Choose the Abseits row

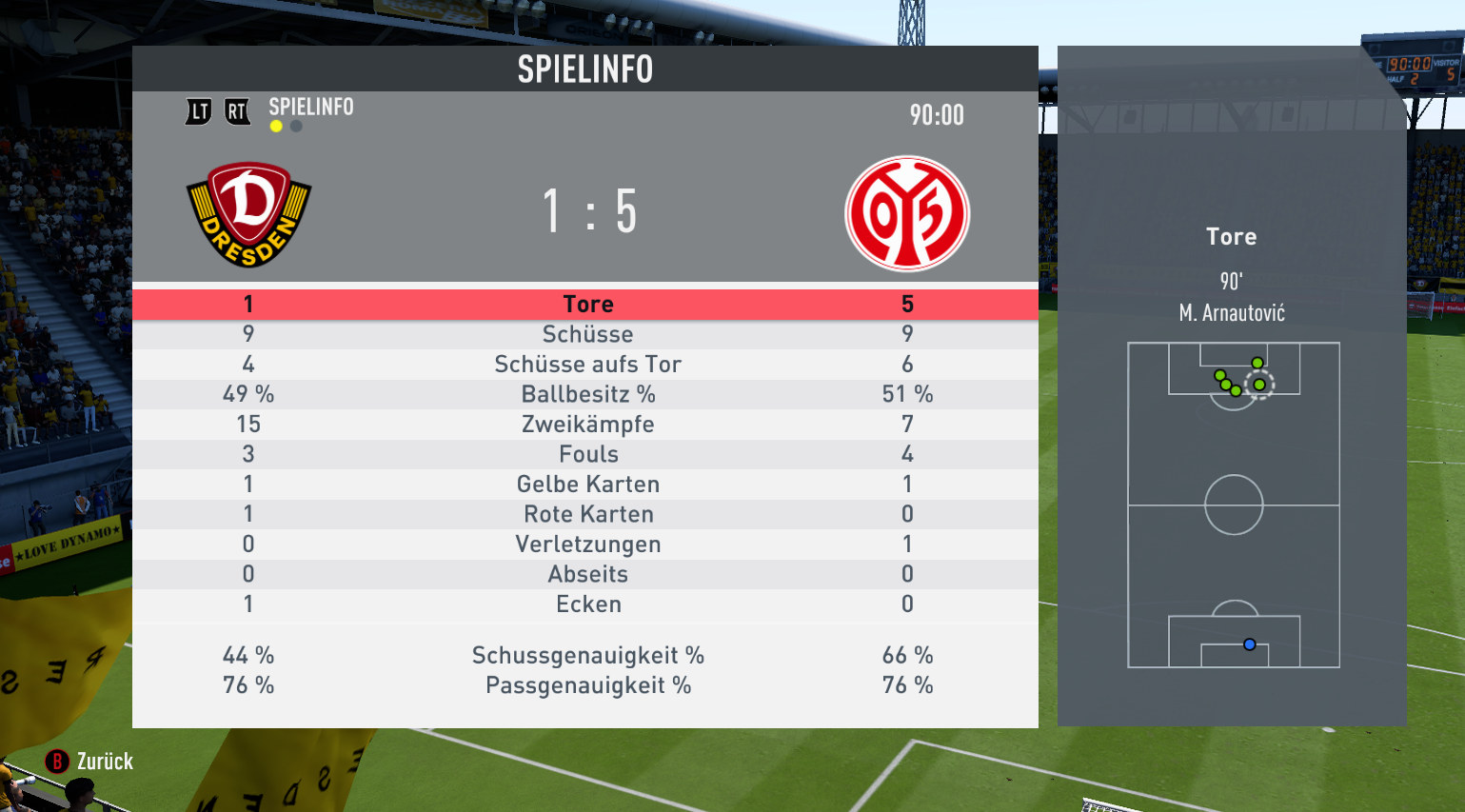pos(587,574)
